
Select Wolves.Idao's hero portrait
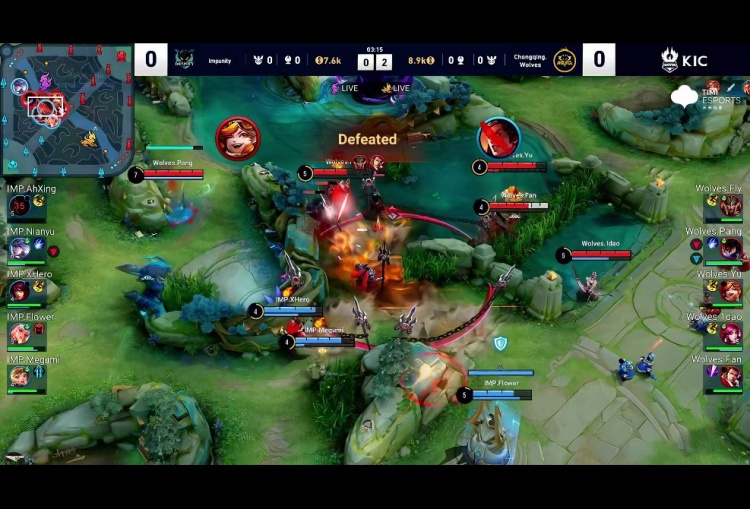[731, 334]
